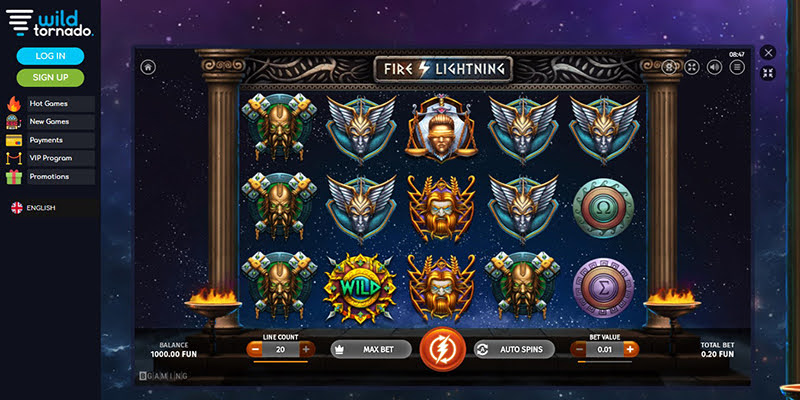Increase the line count
Viewport: 800px width, 400px height.
306,349
